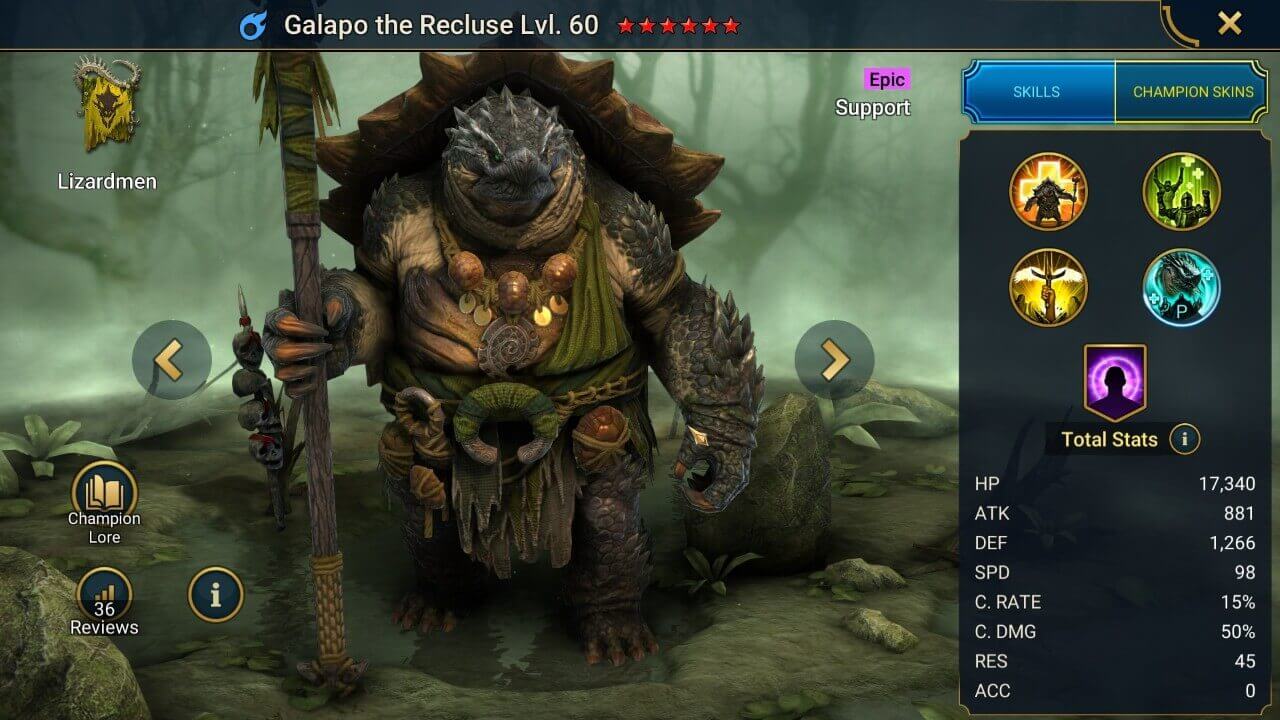This screenshot has width=1280, height=720.
Task: Stay on the Champion Skins tab
Action: tap(1193, 91)
